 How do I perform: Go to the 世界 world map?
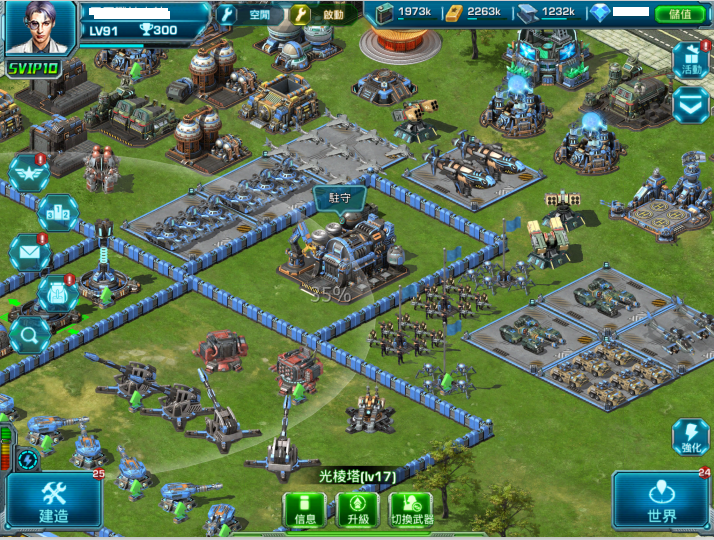(x=661, y=501)
